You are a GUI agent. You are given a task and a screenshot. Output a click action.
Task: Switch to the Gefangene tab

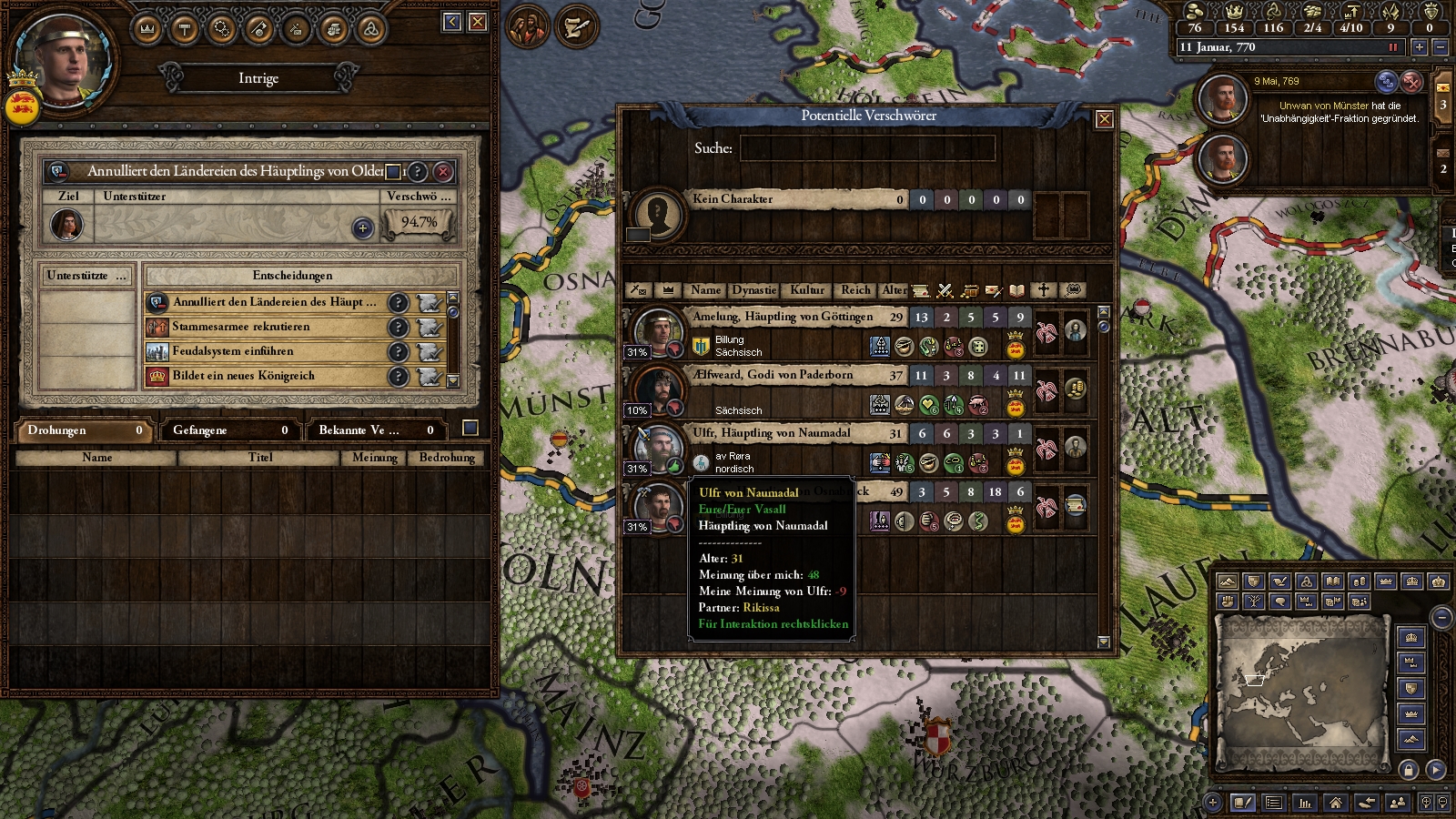(227, 430)
